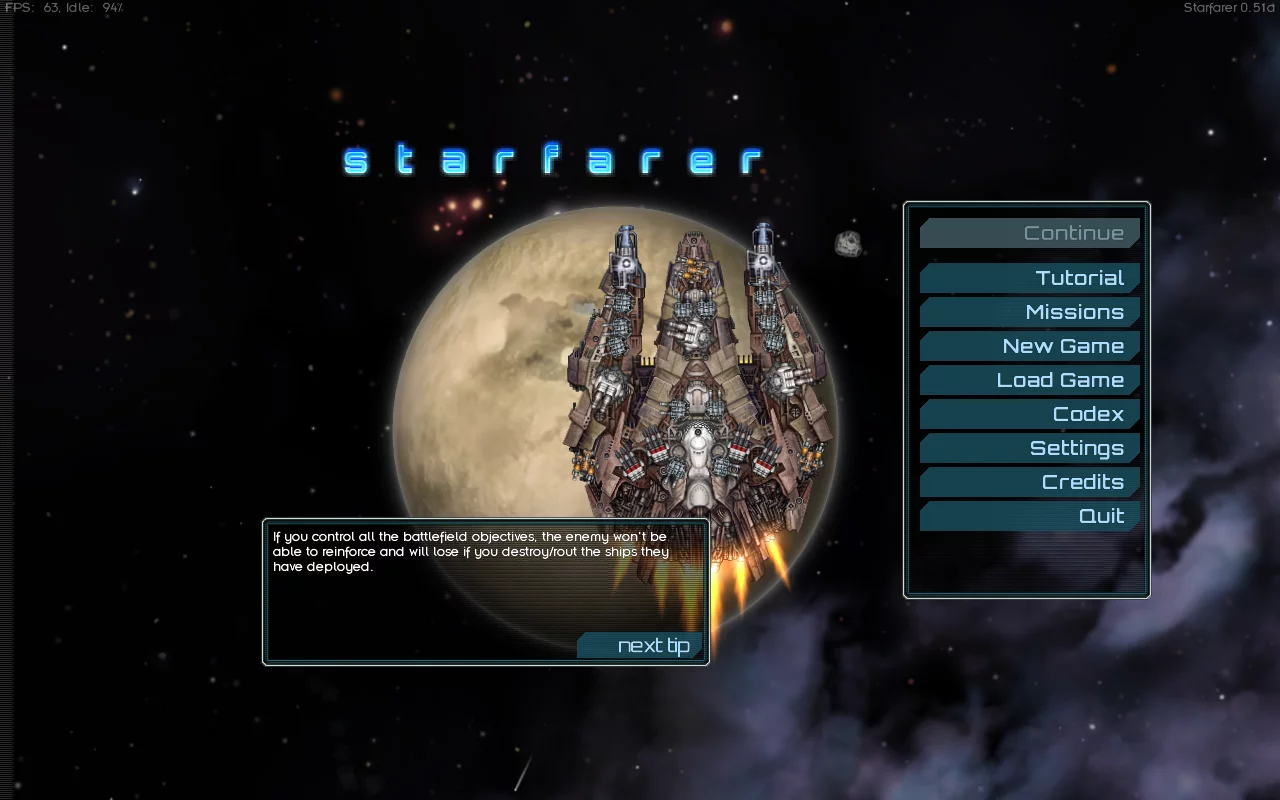Click the greyed-out Continue button
The height and width of the screenshot is (800, 1280).
[x=1030, y=233]
